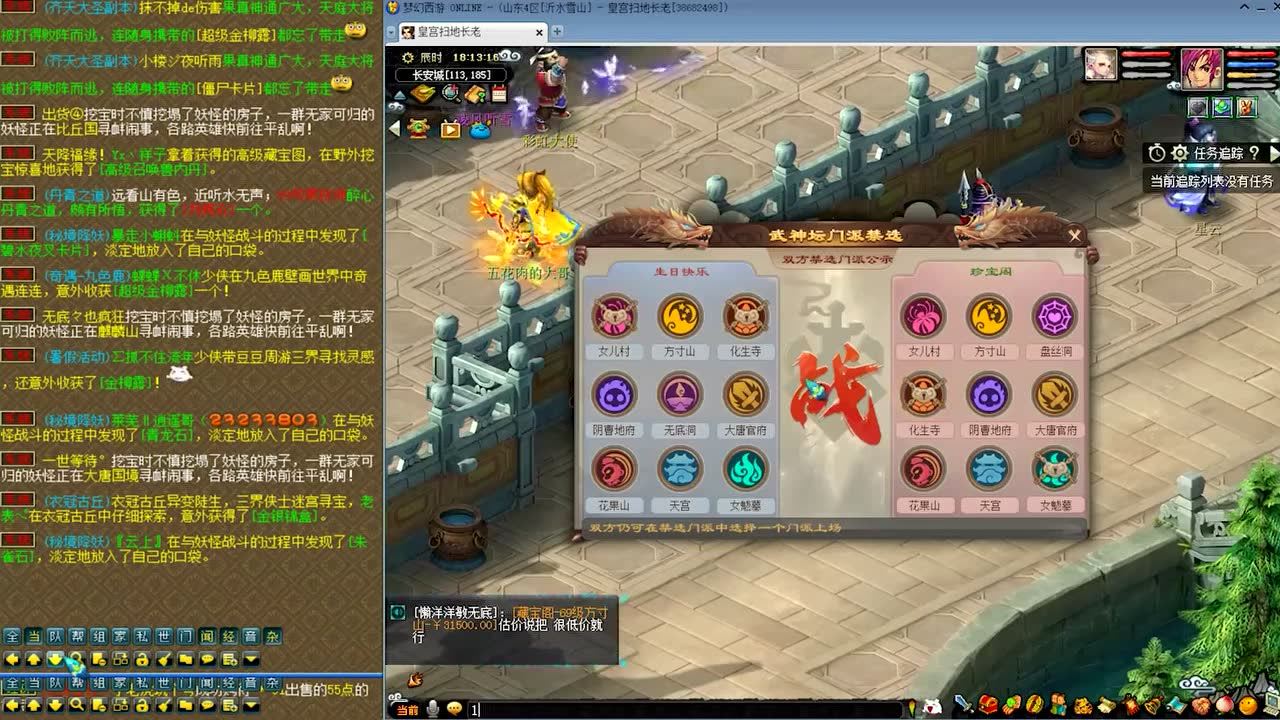Screen dimensions: 1280x720
Task: Click the quest package icon with the question mark
Action: coord(475,93)
